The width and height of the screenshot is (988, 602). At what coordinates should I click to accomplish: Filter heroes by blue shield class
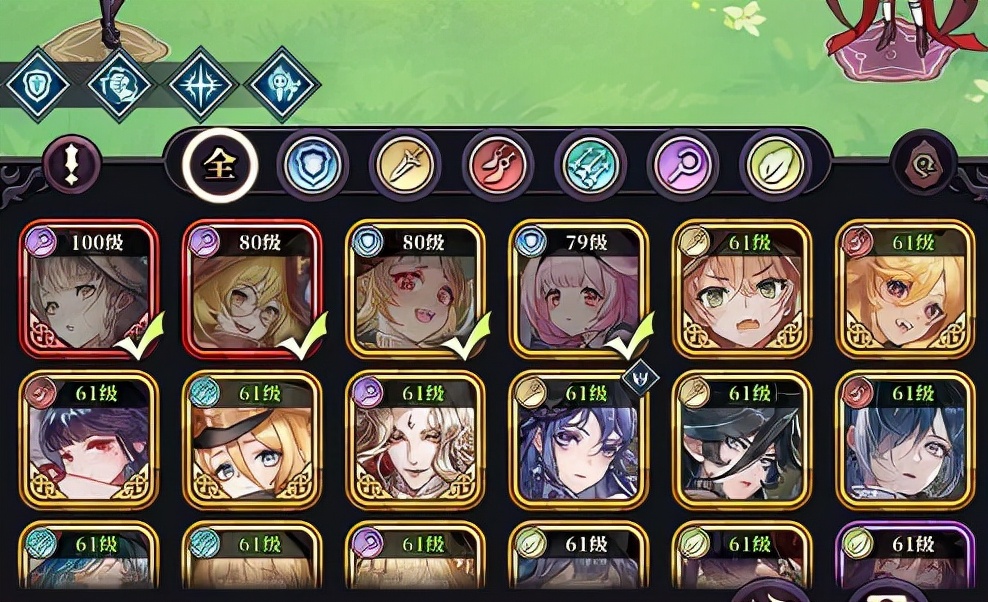click(x=312, y=166)
